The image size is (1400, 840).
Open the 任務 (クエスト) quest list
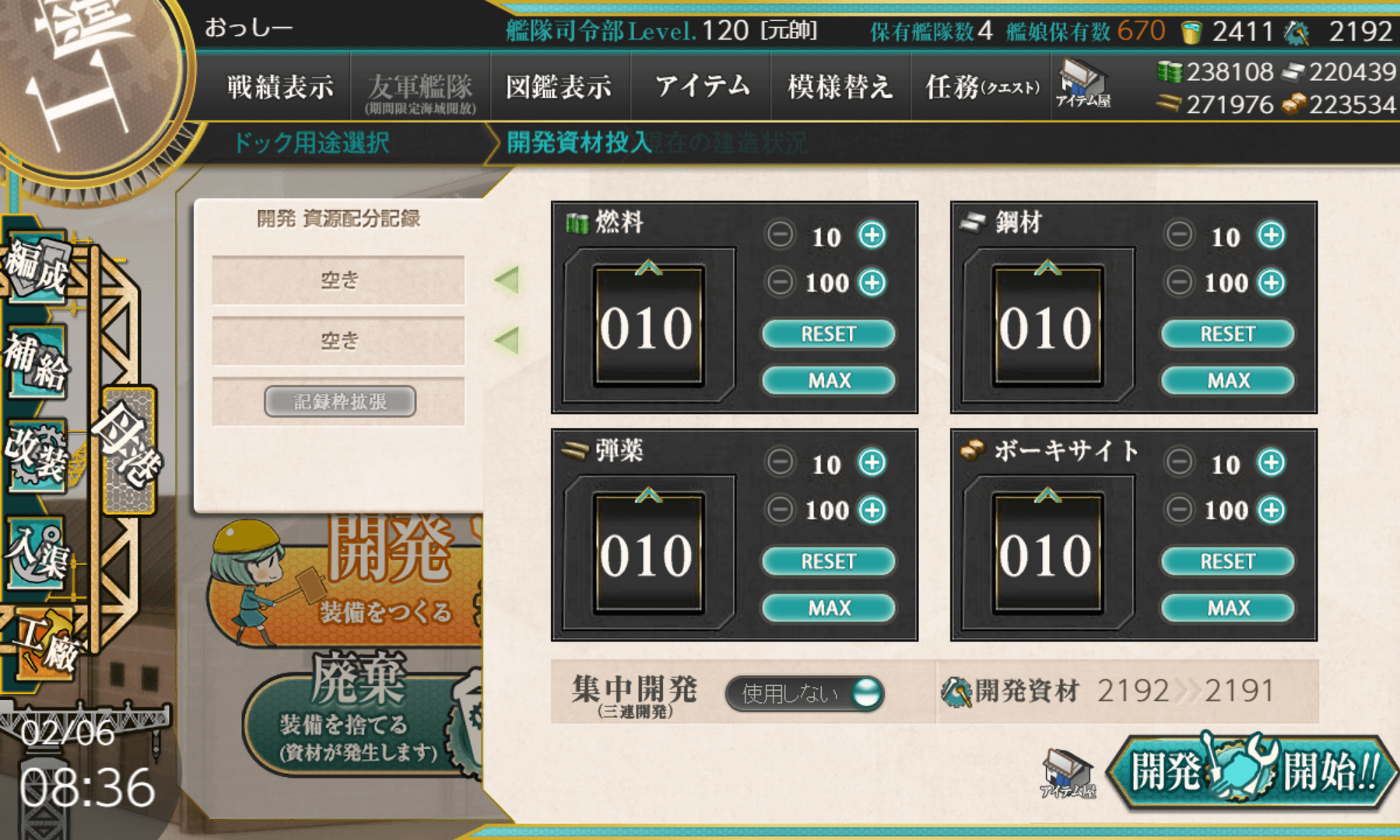pyautogui.click(x=982, y=86)
